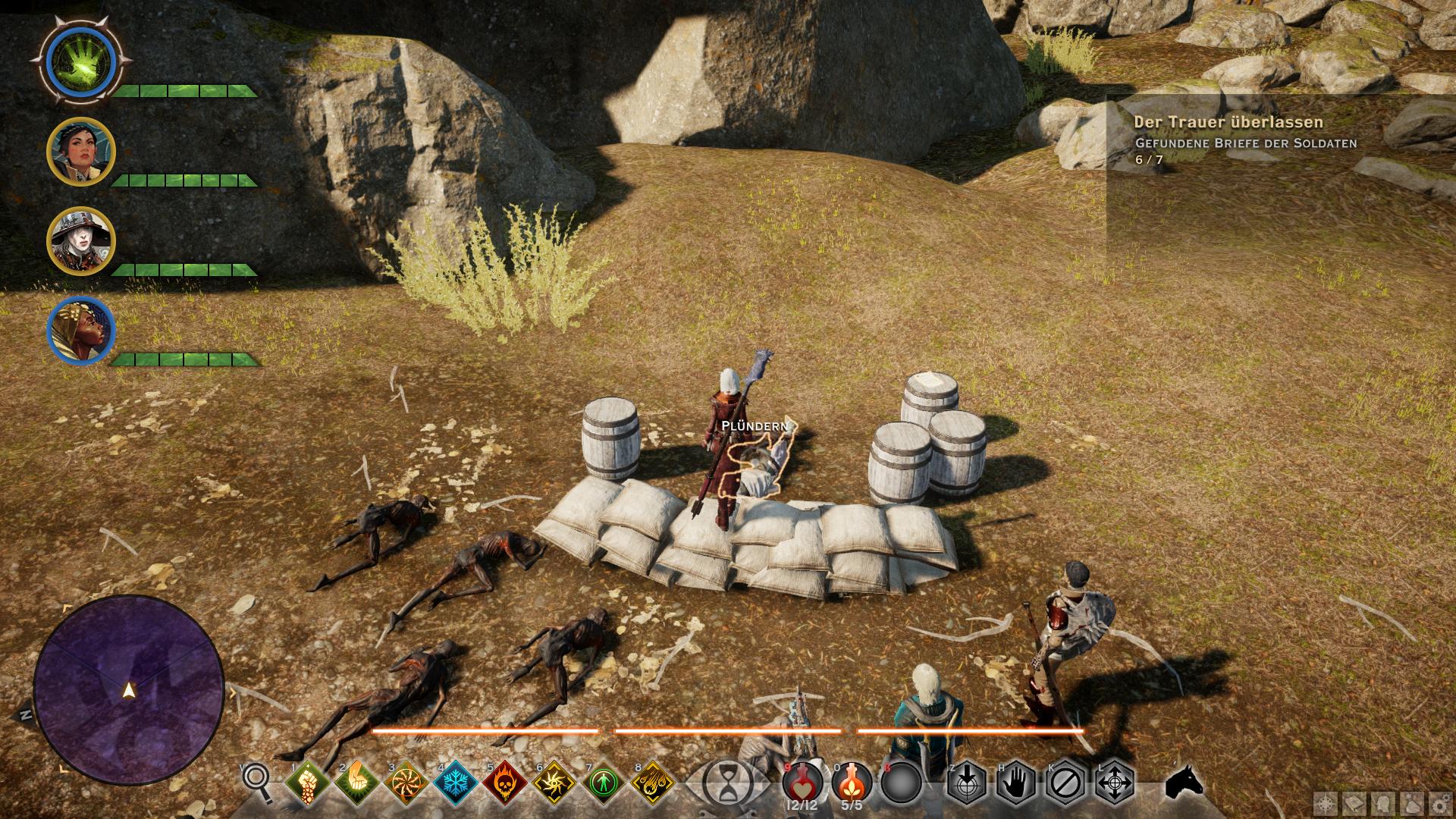1456x819 pixels.
Task: Open the circular purple minimap
Action: click(x=128, y=689)
